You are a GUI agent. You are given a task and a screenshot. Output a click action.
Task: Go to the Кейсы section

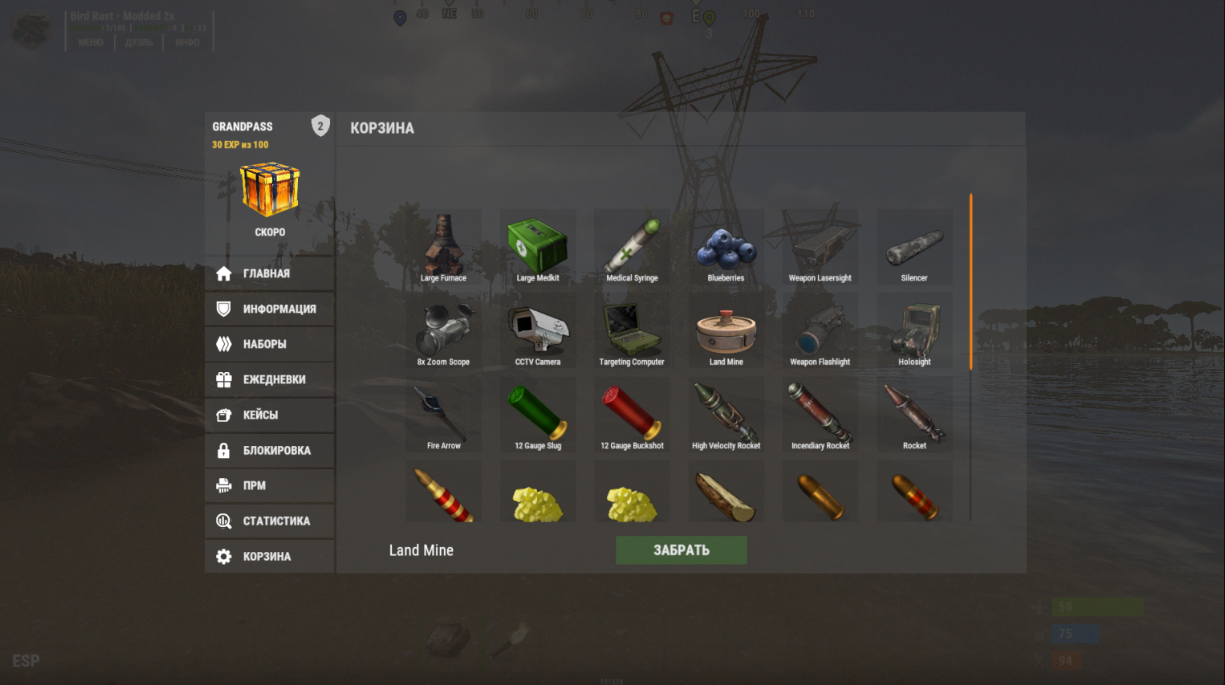point(270,415)
